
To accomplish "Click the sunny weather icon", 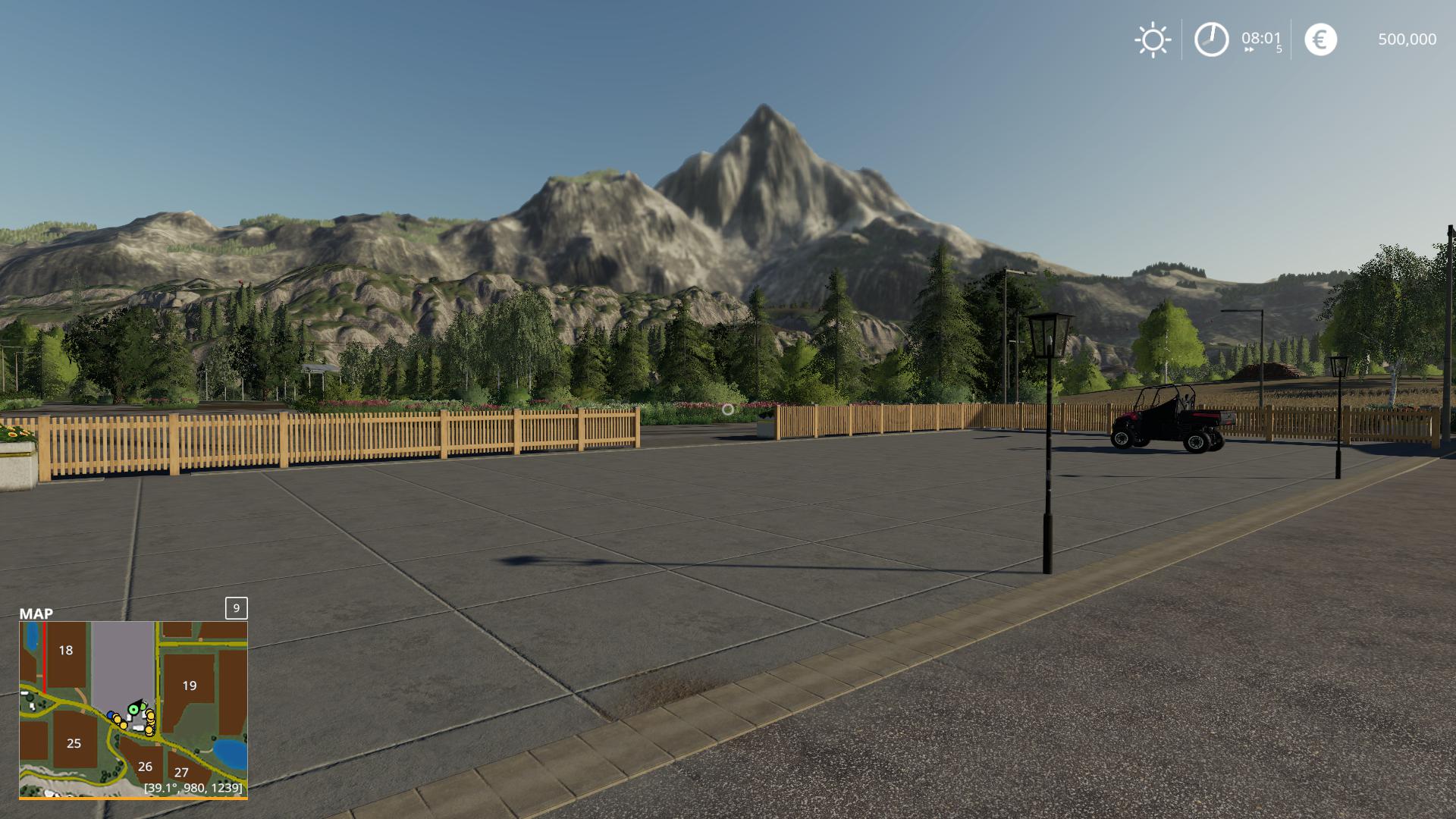I will (x=1153, y=39).
